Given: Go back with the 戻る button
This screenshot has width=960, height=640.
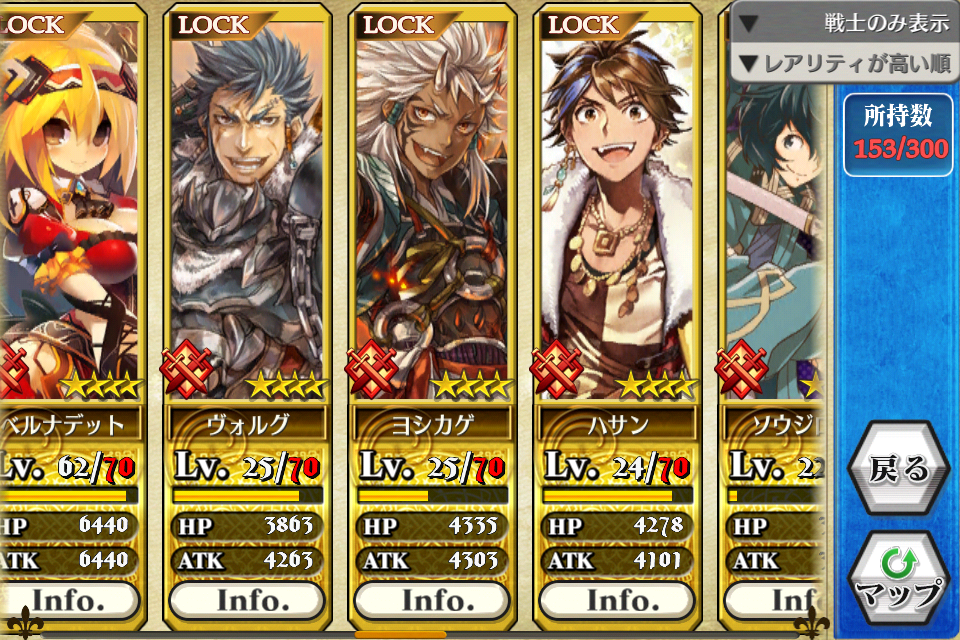Looking at the screenshot, I should pos(898,470).
